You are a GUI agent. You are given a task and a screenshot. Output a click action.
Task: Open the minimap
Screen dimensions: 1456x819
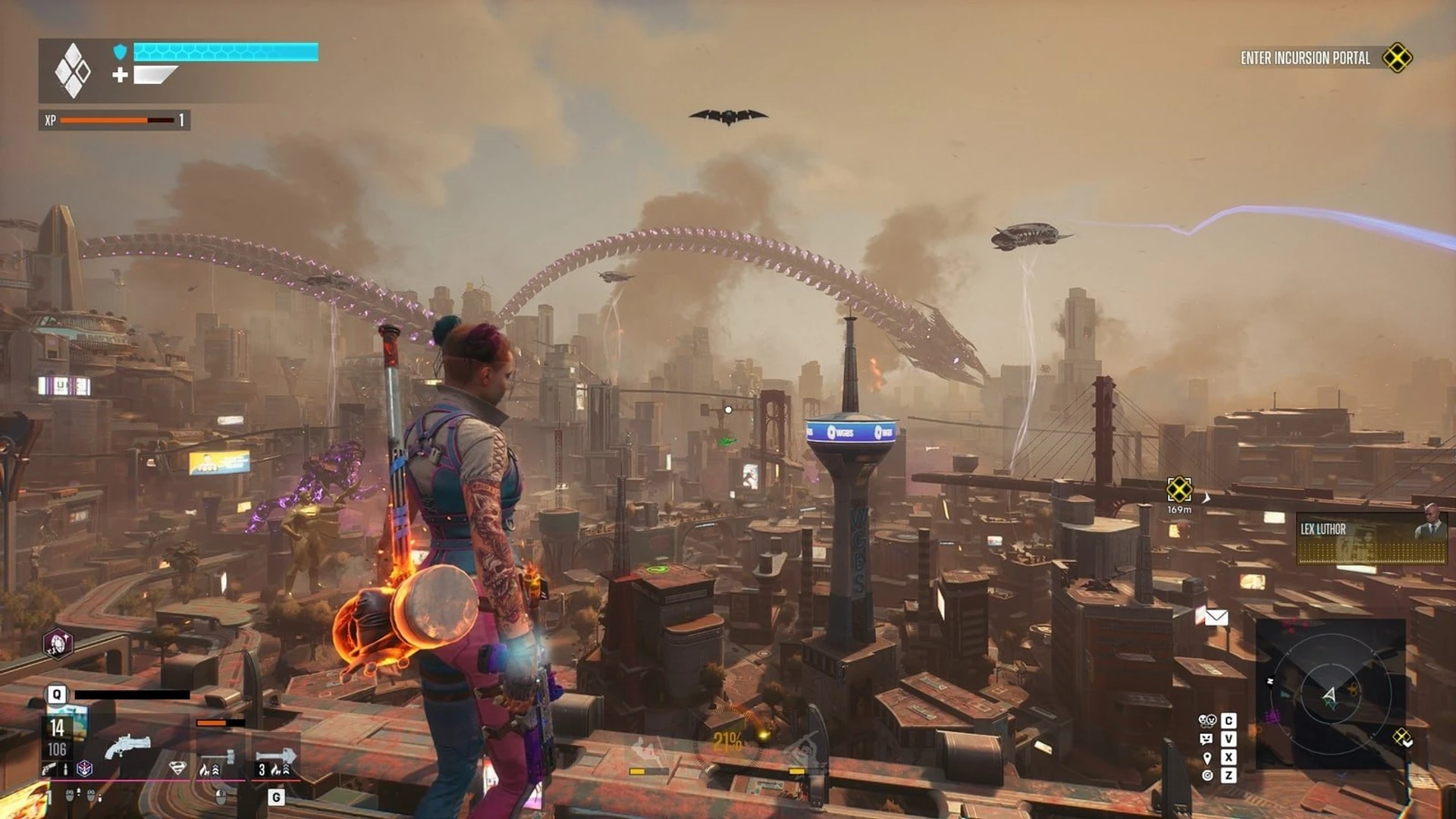[x=1330, y=693]
